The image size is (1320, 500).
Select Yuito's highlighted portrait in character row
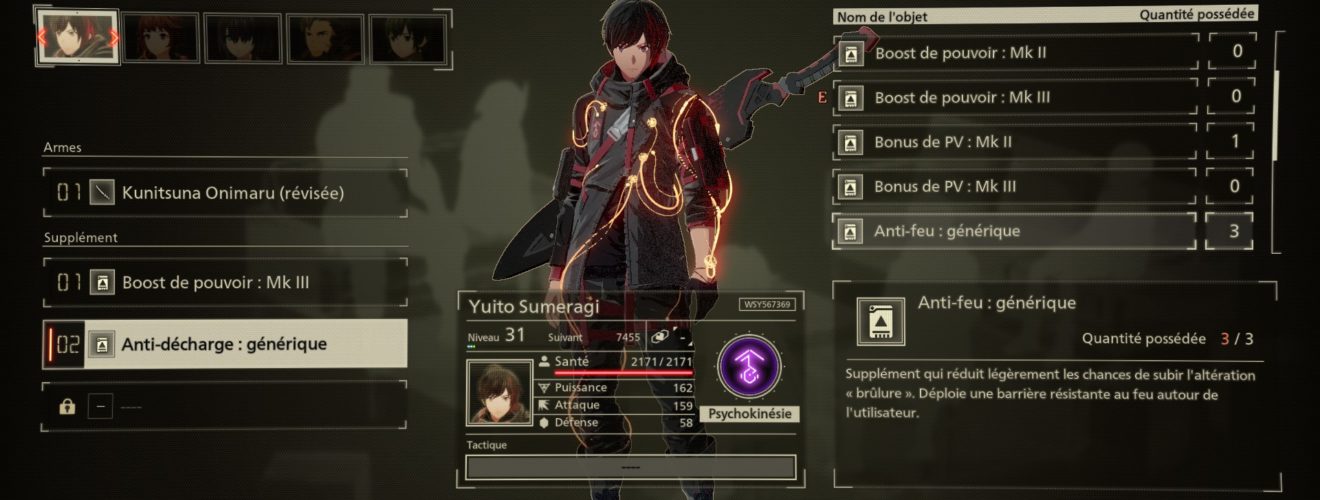[78, 38]
